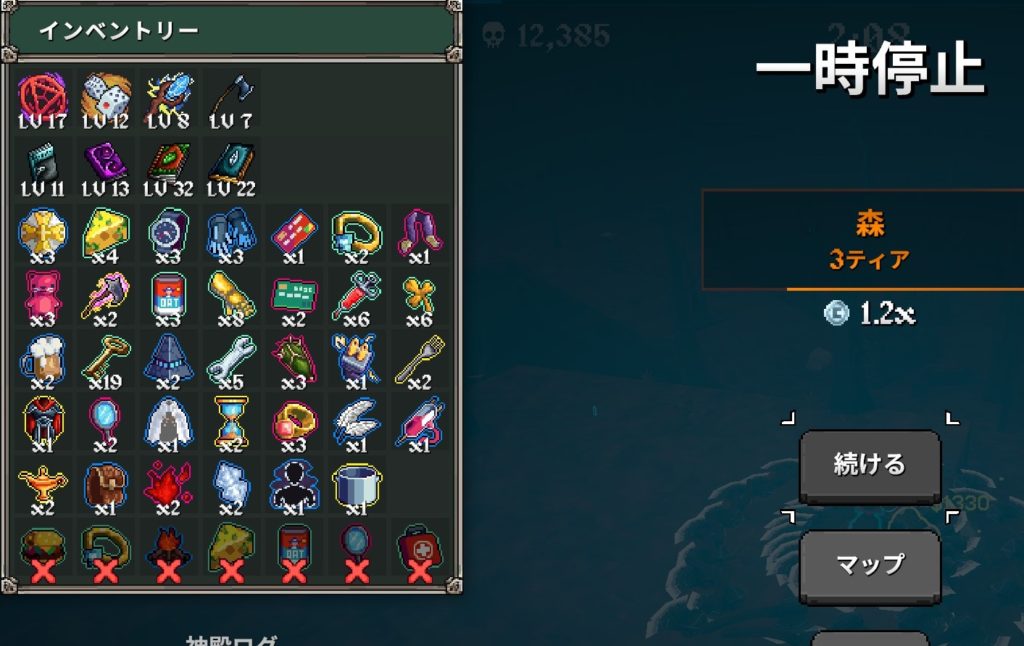Click the golden key item with x19
The height and width of the screenshot is (646, 1024).
pos(105,358)
